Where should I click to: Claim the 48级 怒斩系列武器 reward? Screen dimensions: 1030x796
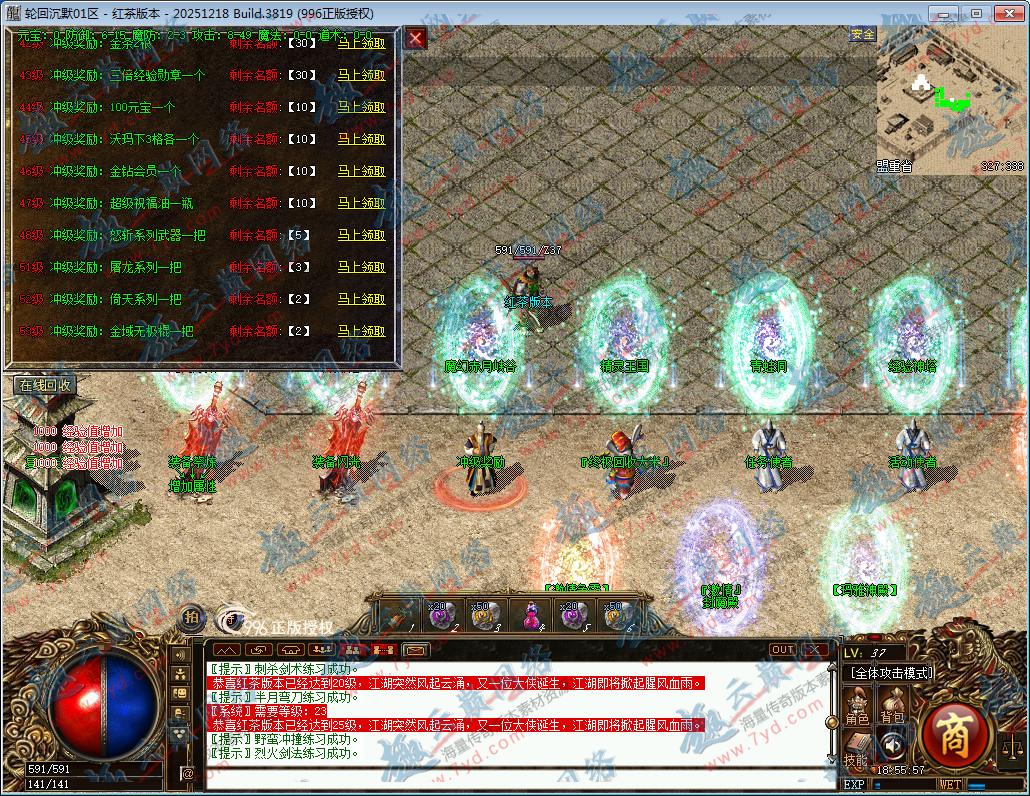pyautogui.click(x=361, y=235)
